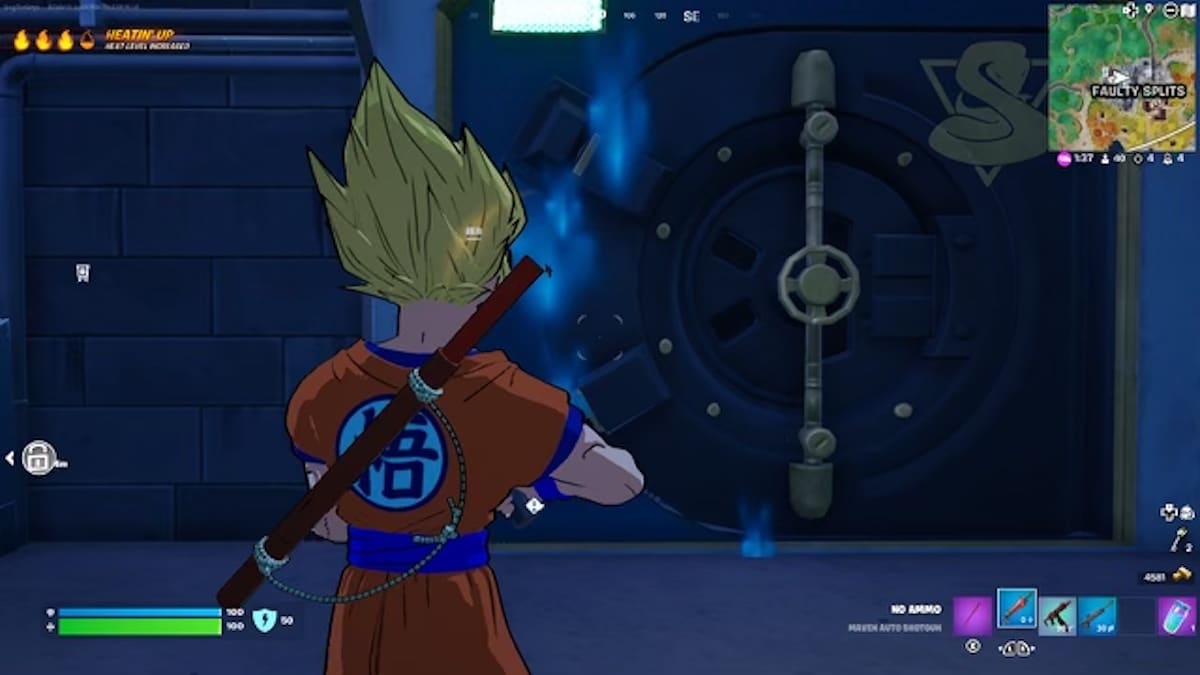
Task: Open the Faulty Splits minimap
Action: point(1121,76)
